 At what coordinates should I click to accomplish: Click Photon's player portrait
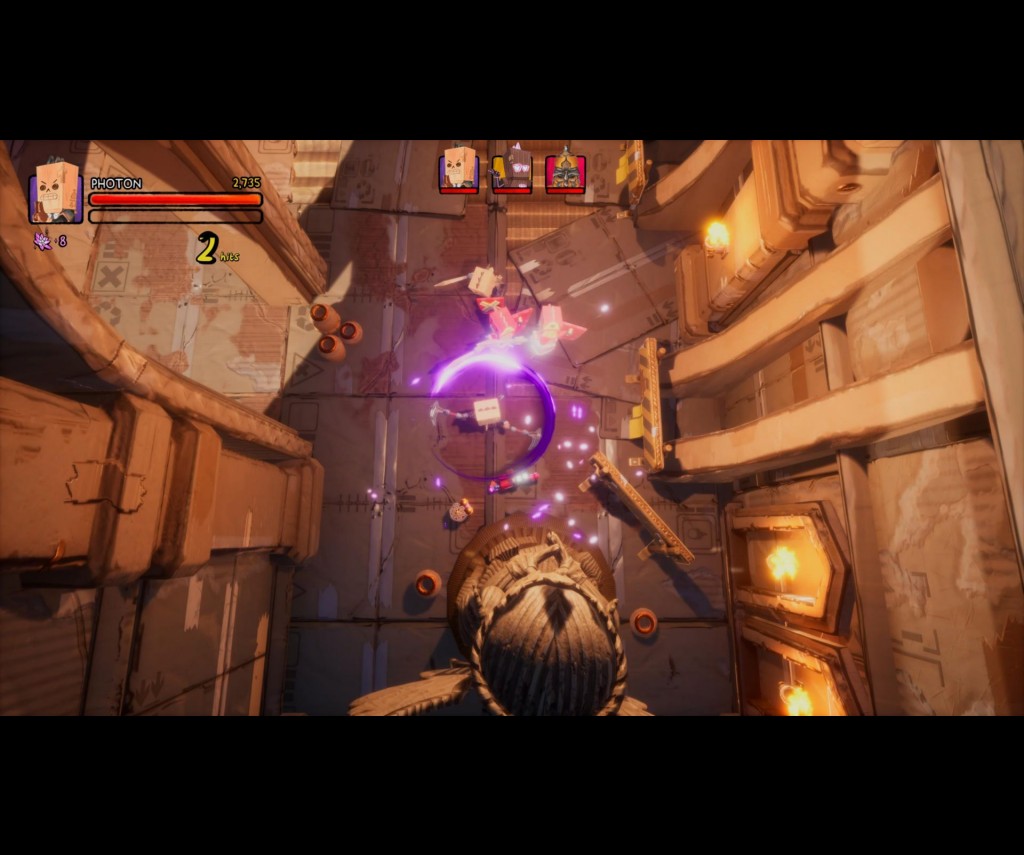pos(56,192)
